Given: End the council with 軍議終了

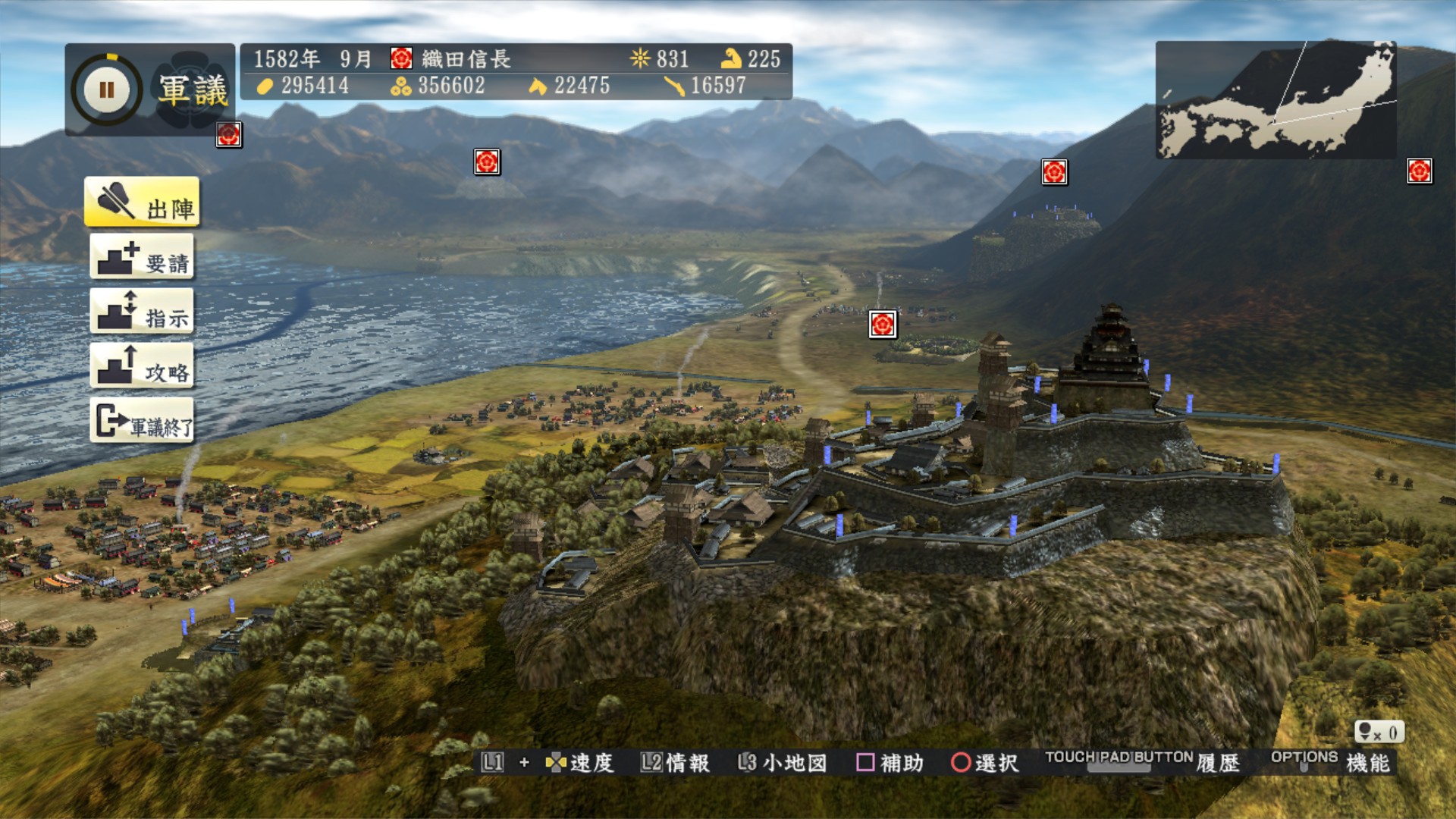Looking at the screenshot, I should coord(142,421).
